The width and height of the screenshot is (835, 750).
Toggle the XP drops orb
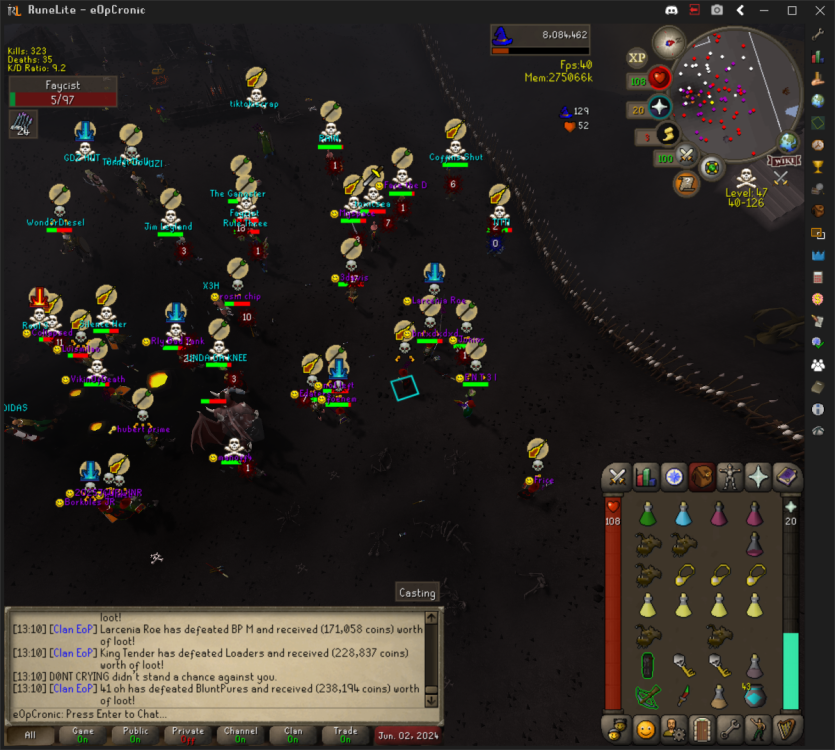point(637,58)
